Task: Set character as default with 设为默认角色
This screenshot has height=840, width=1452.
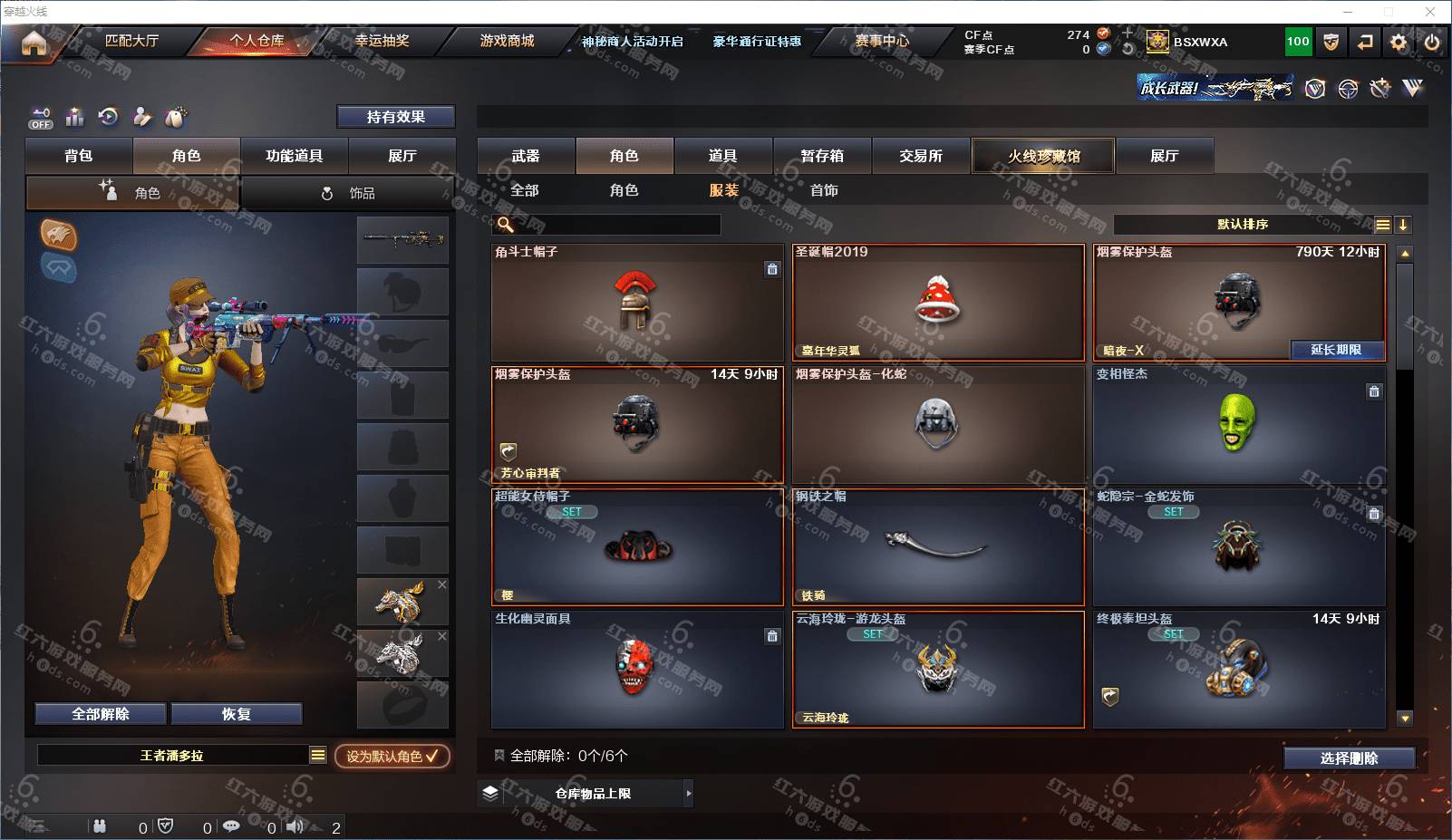Action: pos(392,756)
